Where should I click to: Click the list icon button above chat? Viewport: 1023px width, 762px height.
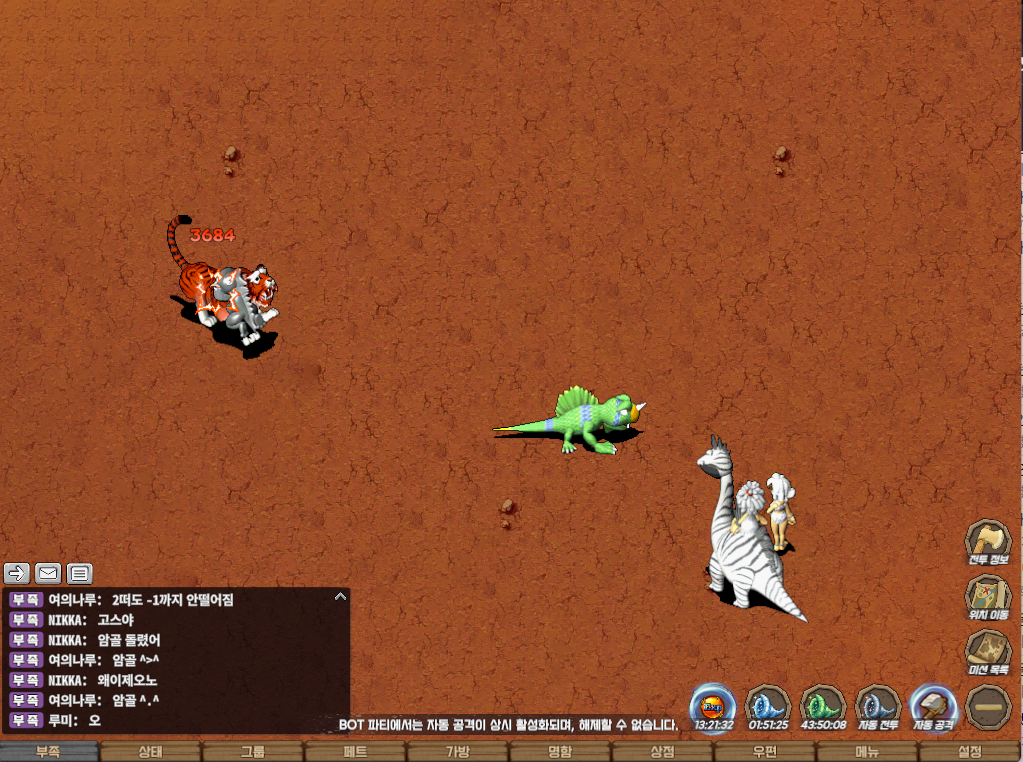point(79,573)
